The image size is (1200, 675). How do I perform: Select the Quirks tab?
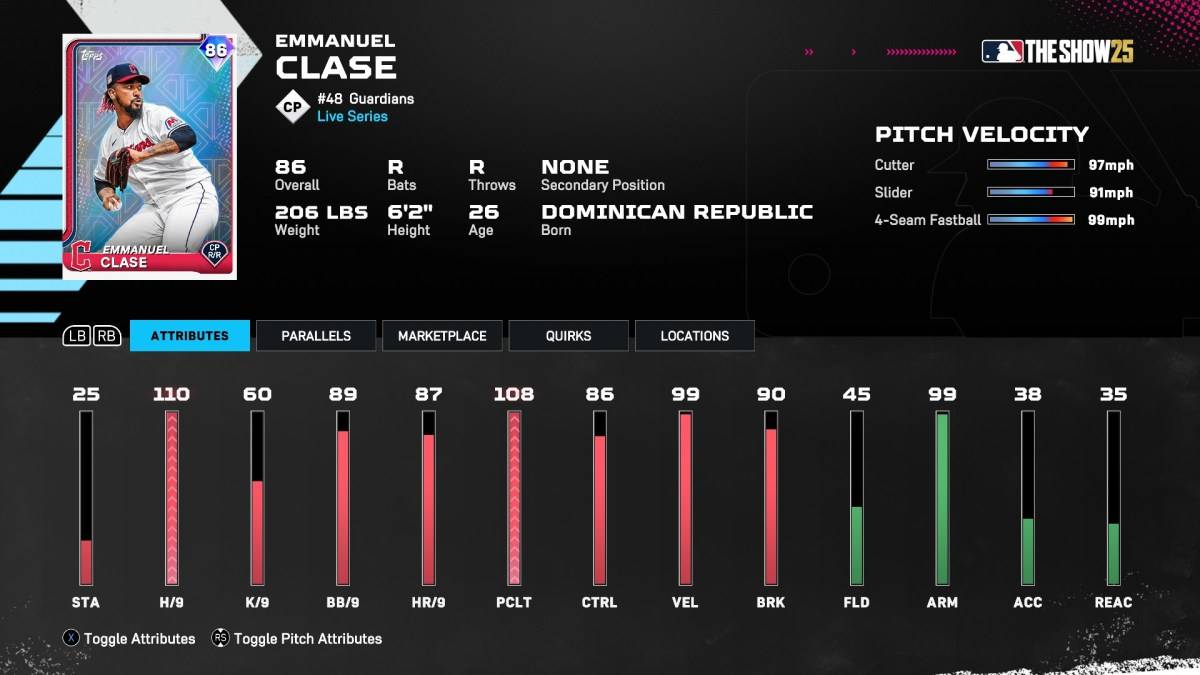click(568, 336)
